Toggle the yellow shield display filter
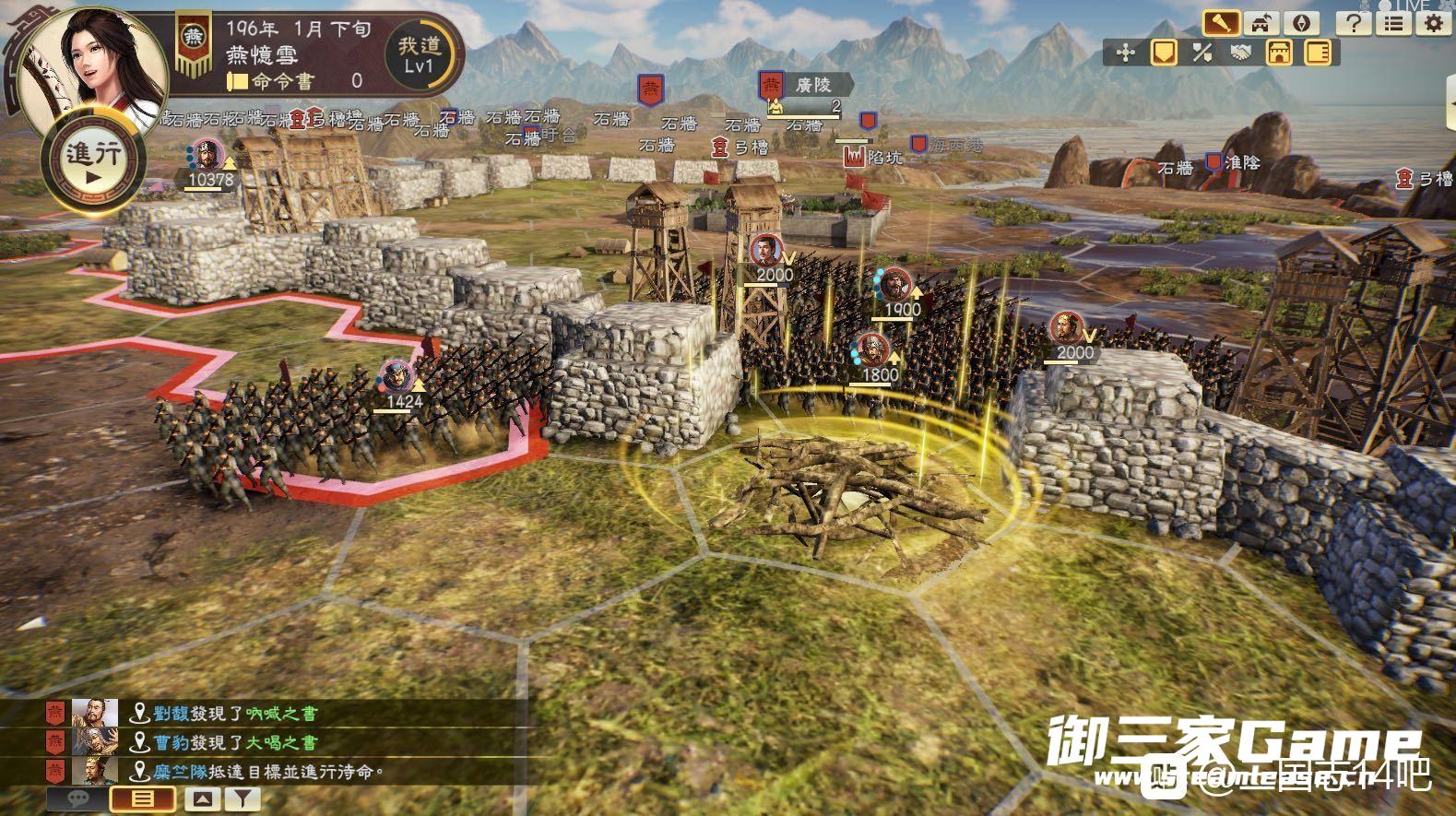The image size is (1456, 816). pos(1165,53)
